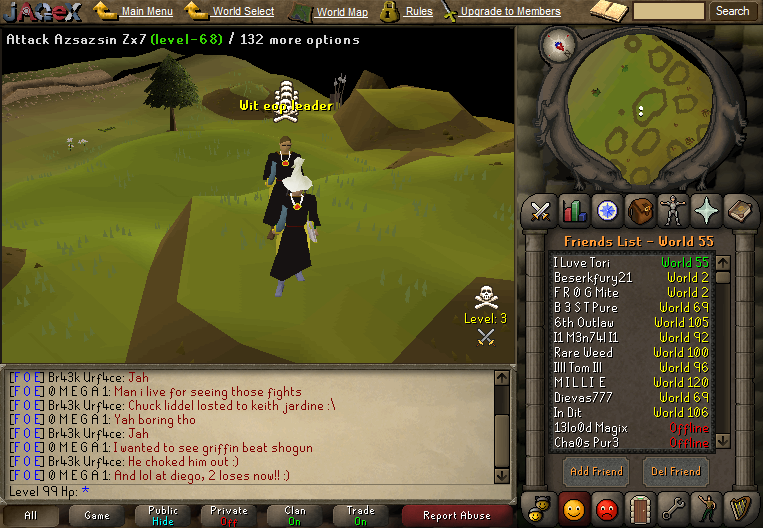This screenshot has height=528, width=763.
Task: Open the backpack inventory tab
Action: tap(640, 210)
